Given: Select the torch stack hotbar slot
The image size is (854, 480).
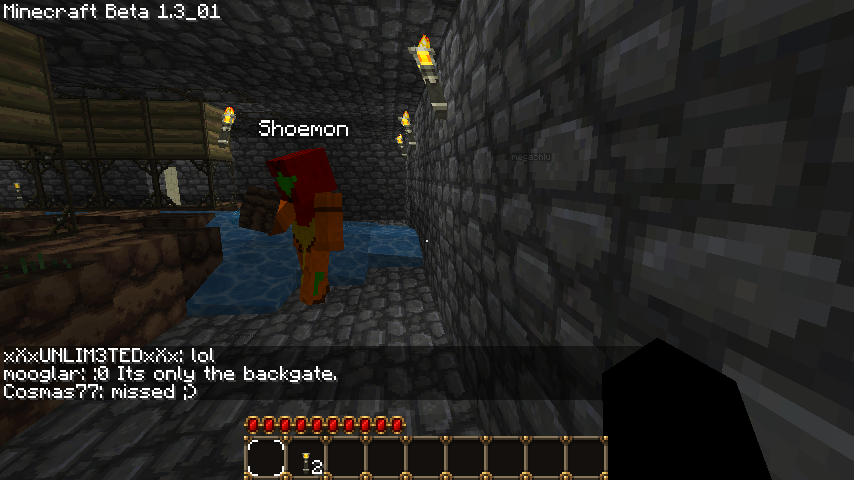Looking at the screenshot, I should 307,460.
